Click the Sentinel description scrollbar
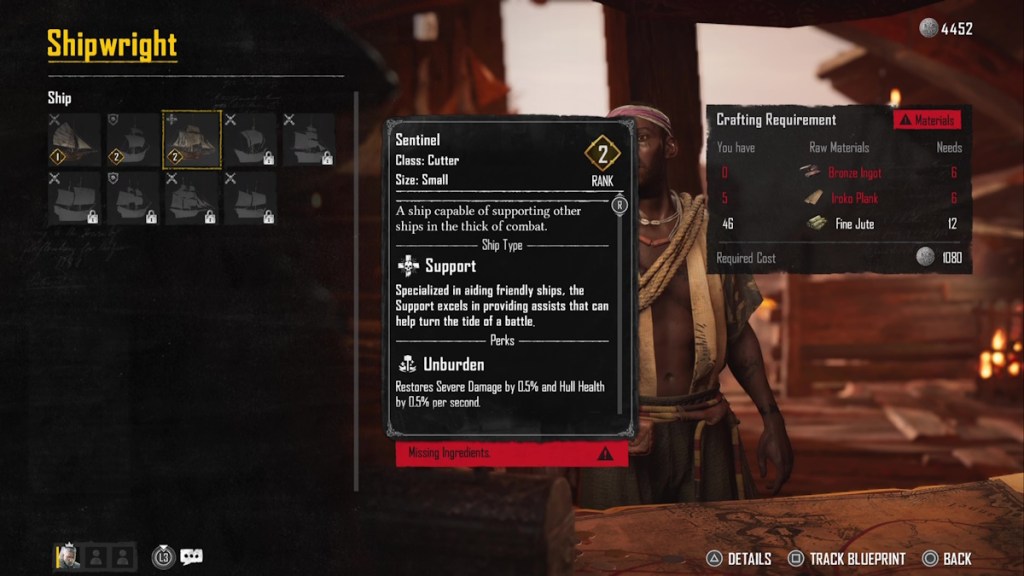This screenshot has height=576, width=1024. (620, 300)
